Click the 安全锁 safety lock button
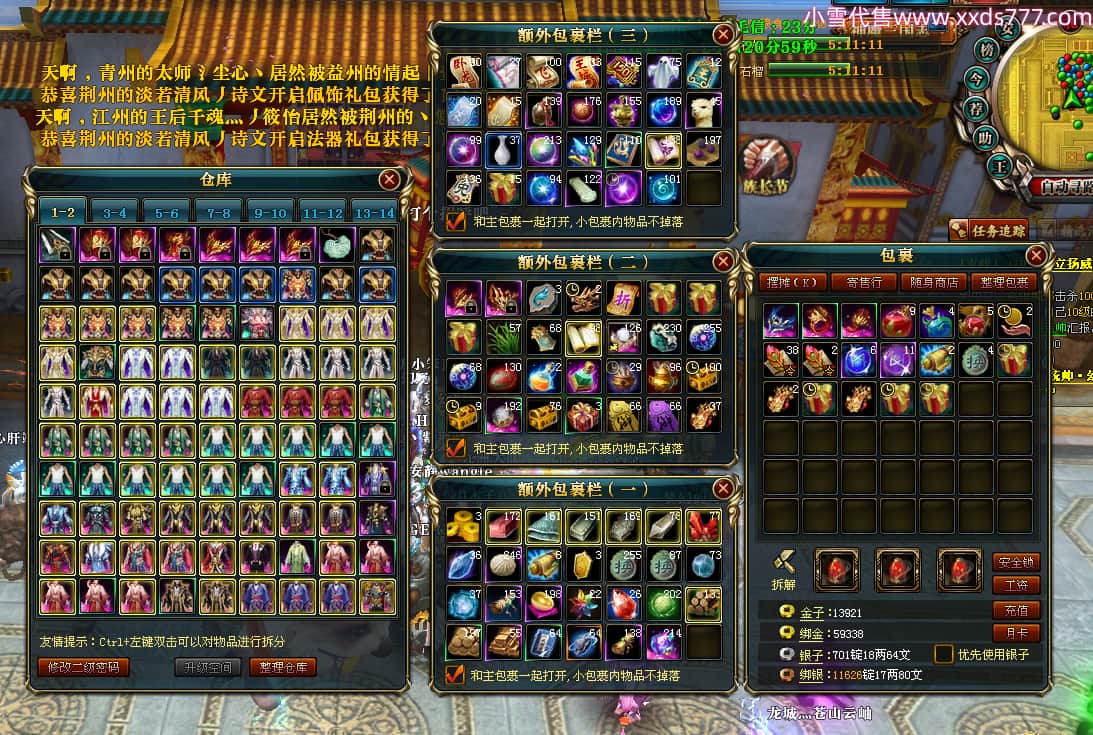Image resolution: width=1093 pixels, height=735 pixels. [1016, 562]
